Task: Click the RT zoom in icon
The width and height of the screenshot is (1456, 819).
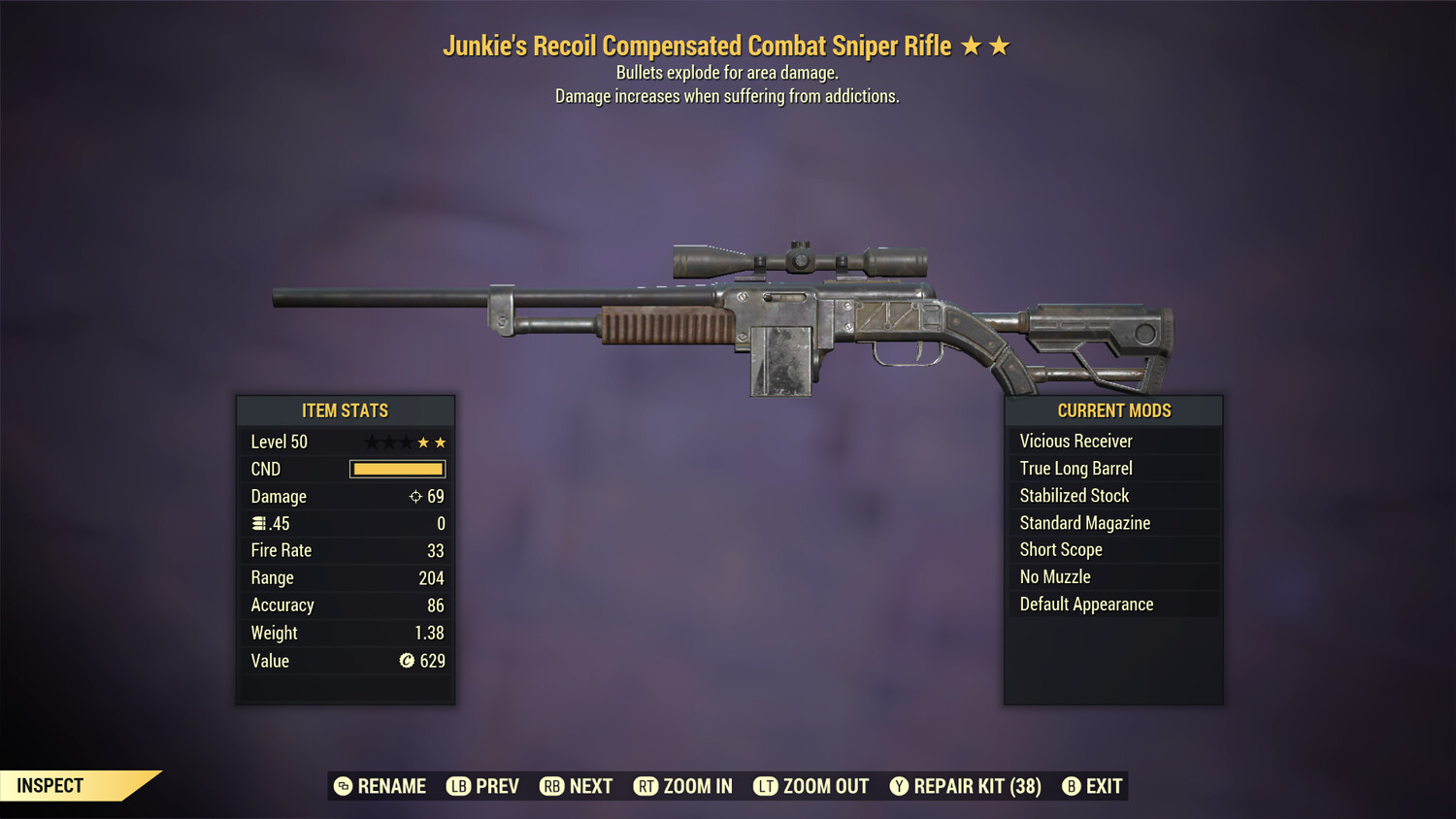Action: click(x=645, y=786)
